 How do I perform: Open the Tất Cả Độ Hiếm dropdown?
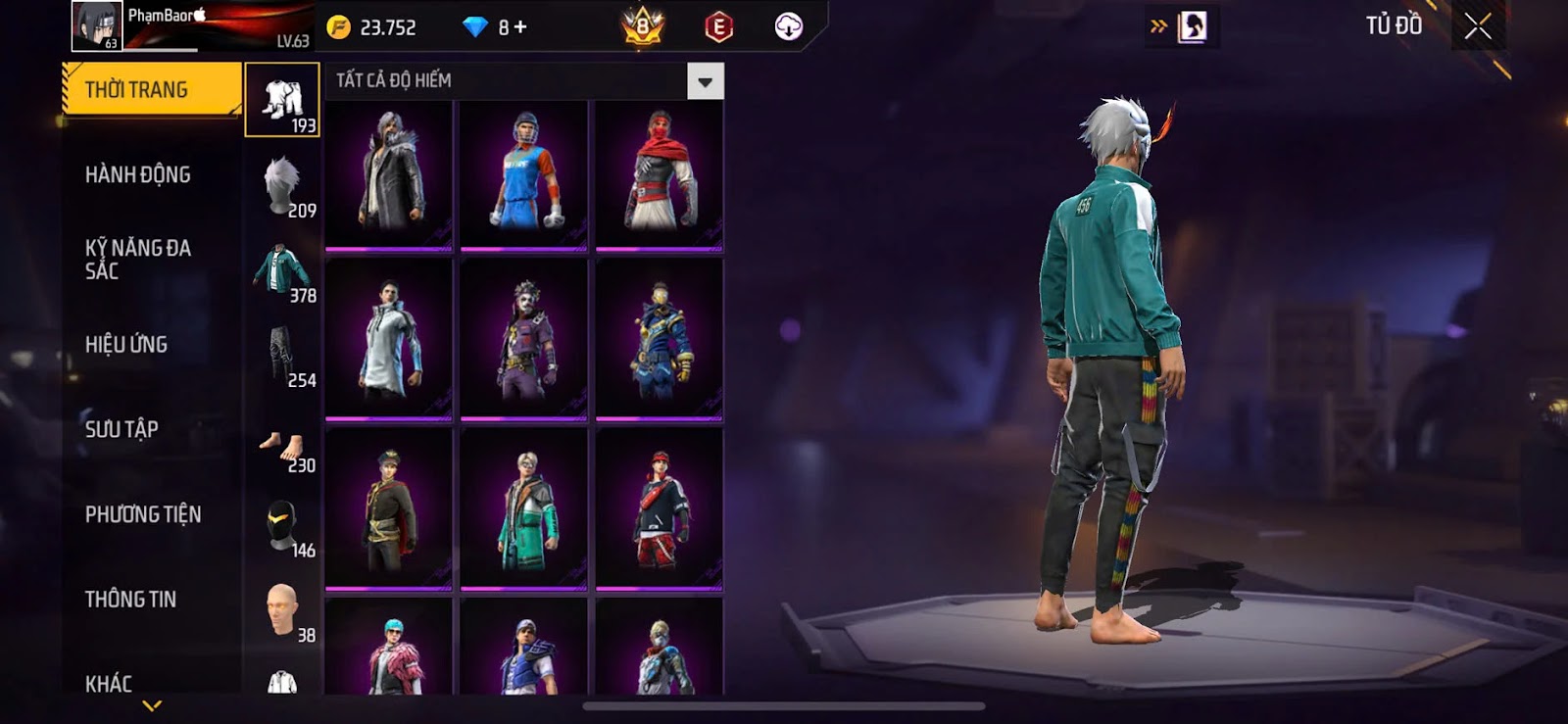pyautogui.click(x=705, y=81)
